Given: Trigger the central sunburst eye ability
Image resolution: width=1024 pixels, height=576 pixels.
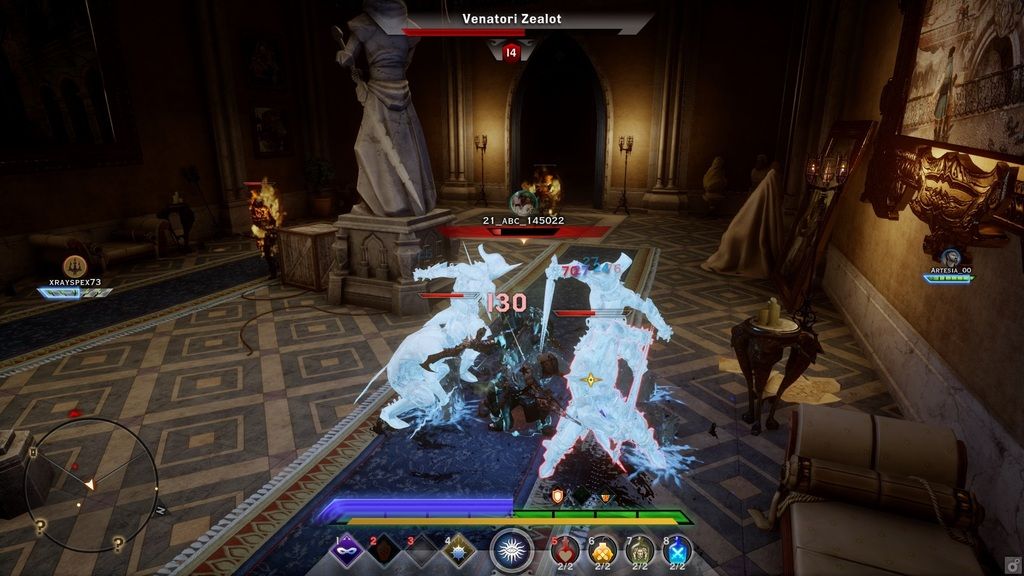Looking at the screenshot, I should click(512, 549).
